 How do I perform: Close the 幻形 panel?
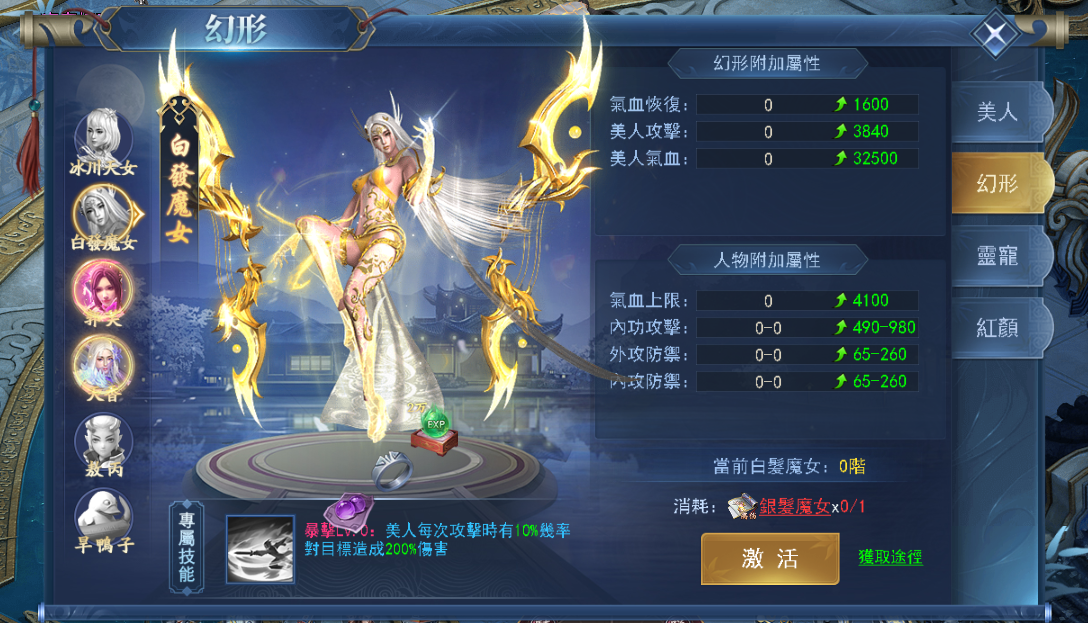pos(996,36)
